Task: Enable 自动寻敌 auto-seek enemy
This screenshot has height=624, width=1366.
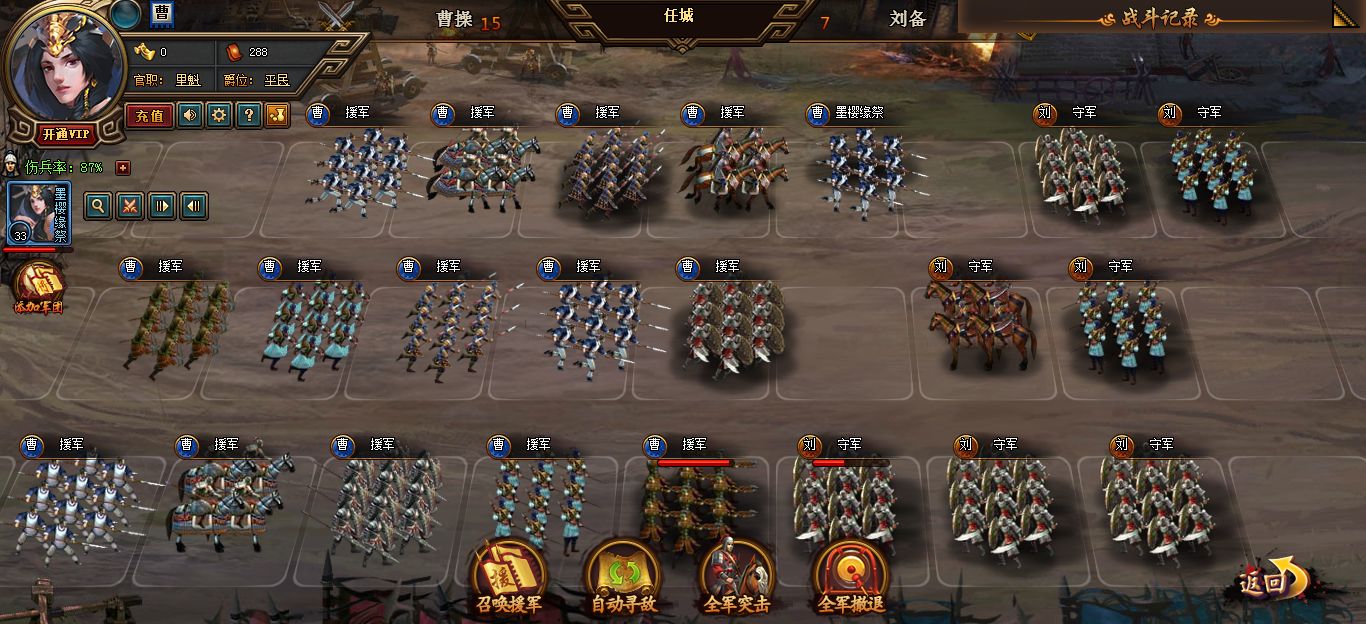Action: (x=622, y=578)
